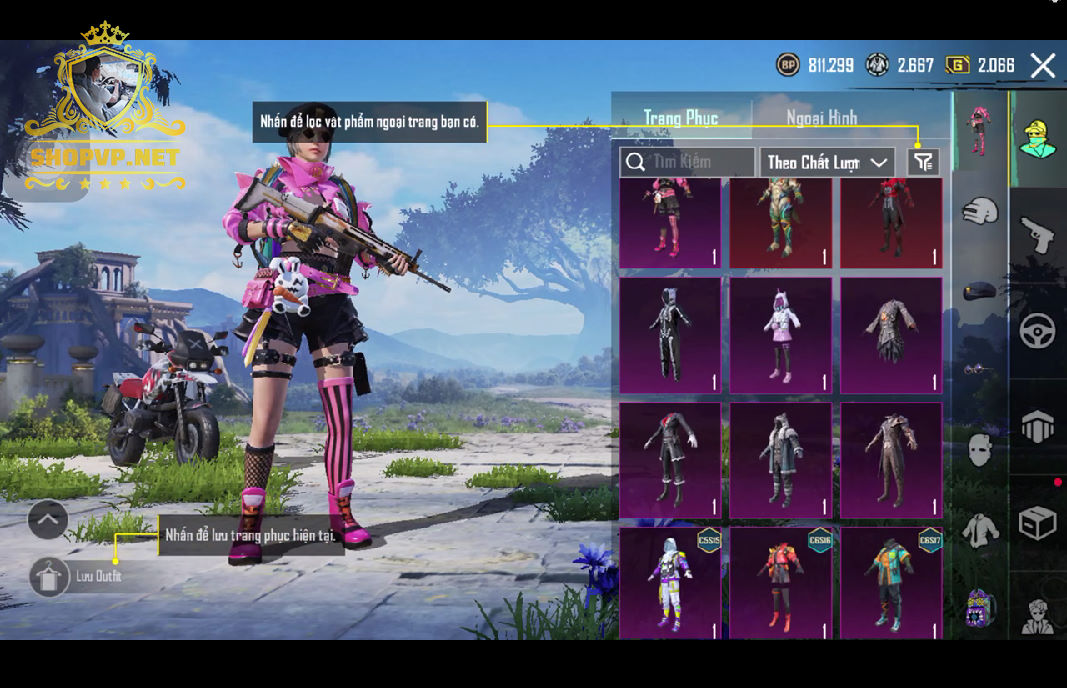This screenshot has height=688, width=1067.
Task: Open the Ngoại Hình tab
Action: [821, 118]
